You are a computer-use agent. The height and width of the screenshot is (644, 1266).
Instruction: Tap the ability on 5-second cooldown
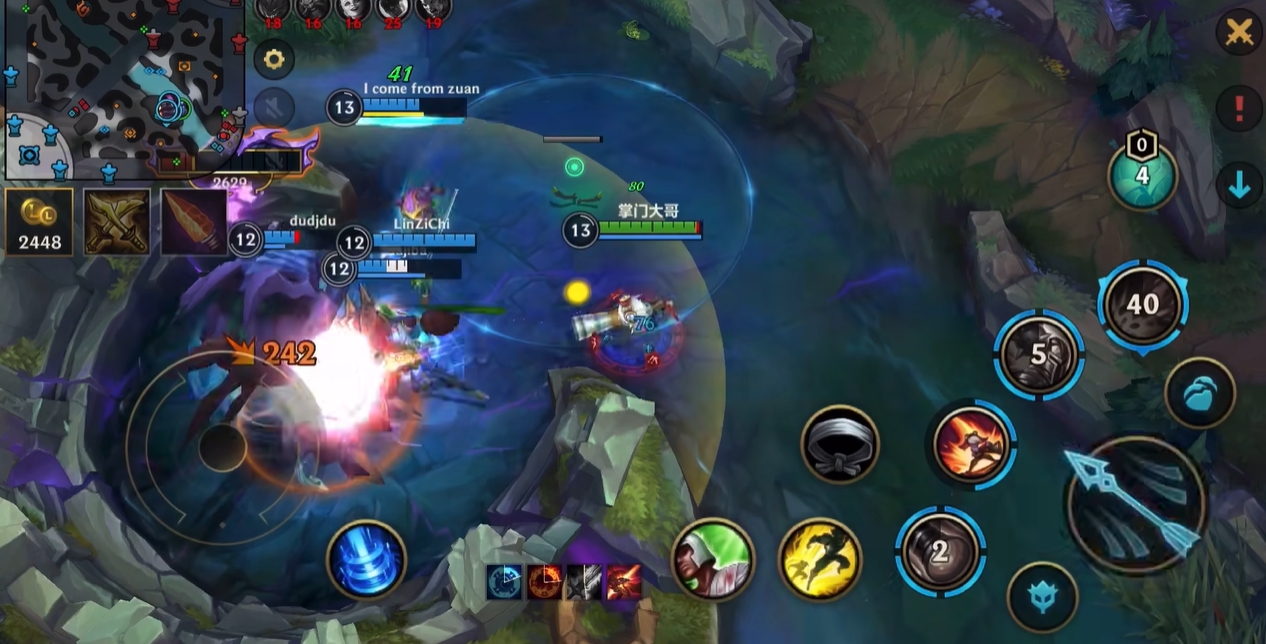click(1039, 354)
